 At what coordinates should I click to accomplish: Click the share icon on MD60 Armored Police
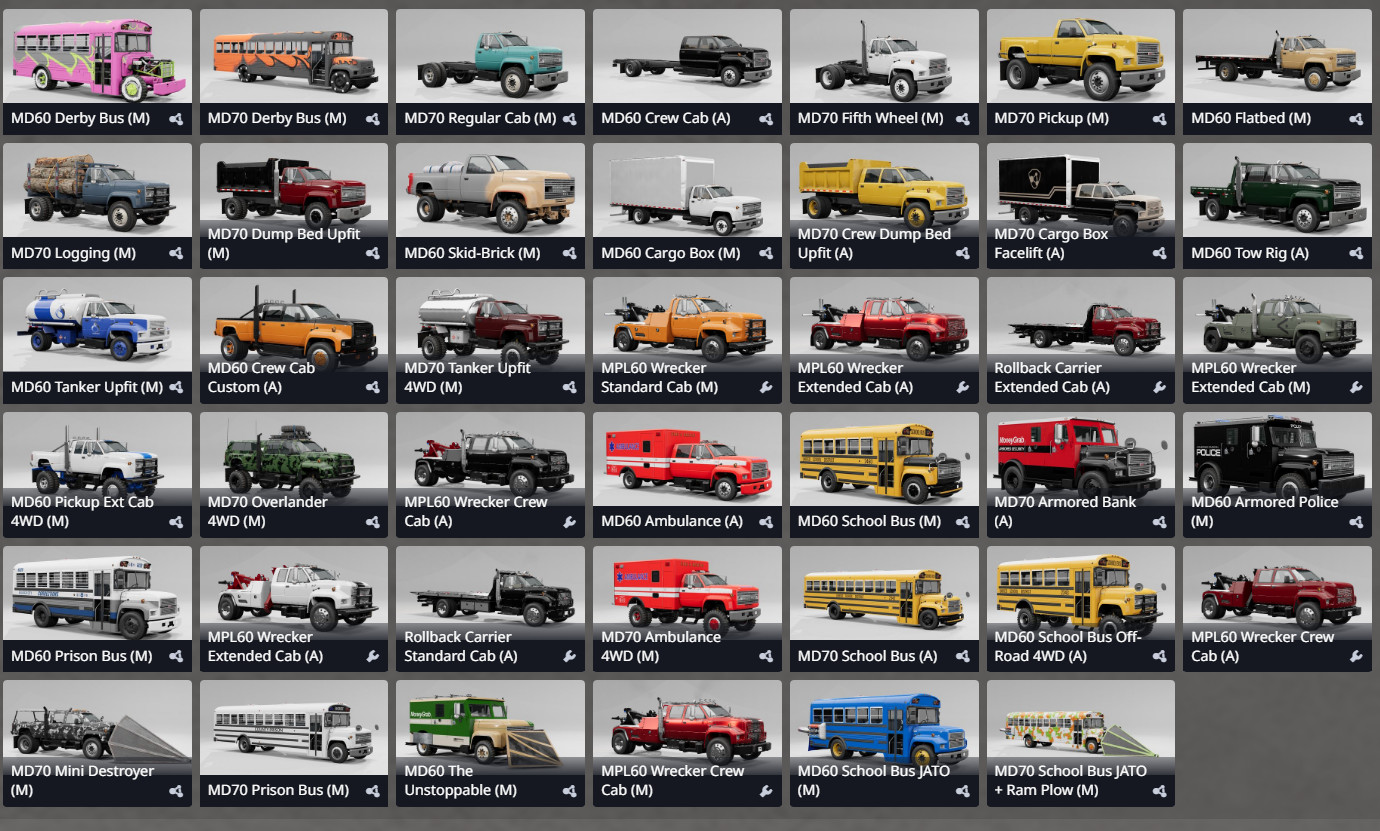pyautogui.click(x=1356, y=521)
